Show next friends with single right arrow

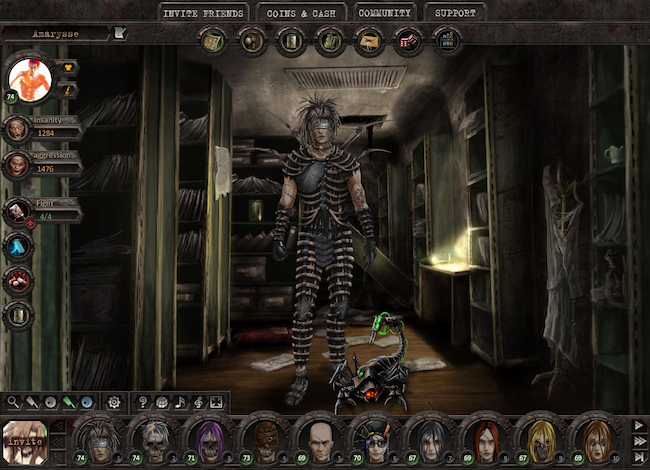(x=636, y=425)
